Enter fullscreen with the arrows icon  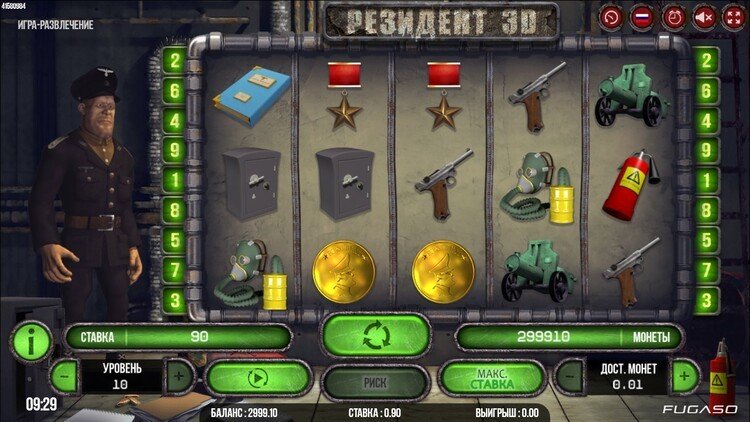tap(733, 16)
